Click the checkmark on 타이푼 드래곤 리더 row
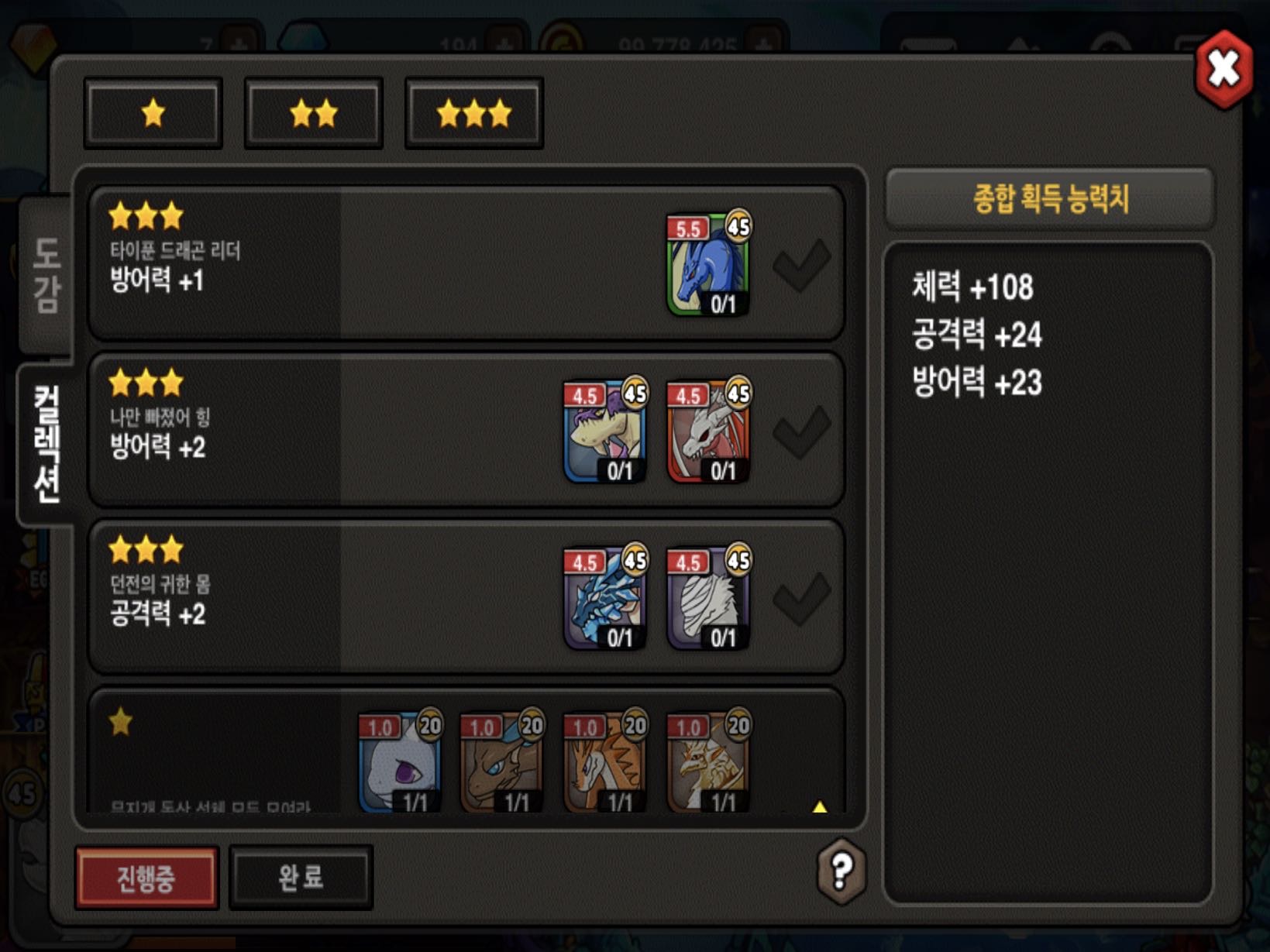Screen dimensions: 1270x952 802,265
